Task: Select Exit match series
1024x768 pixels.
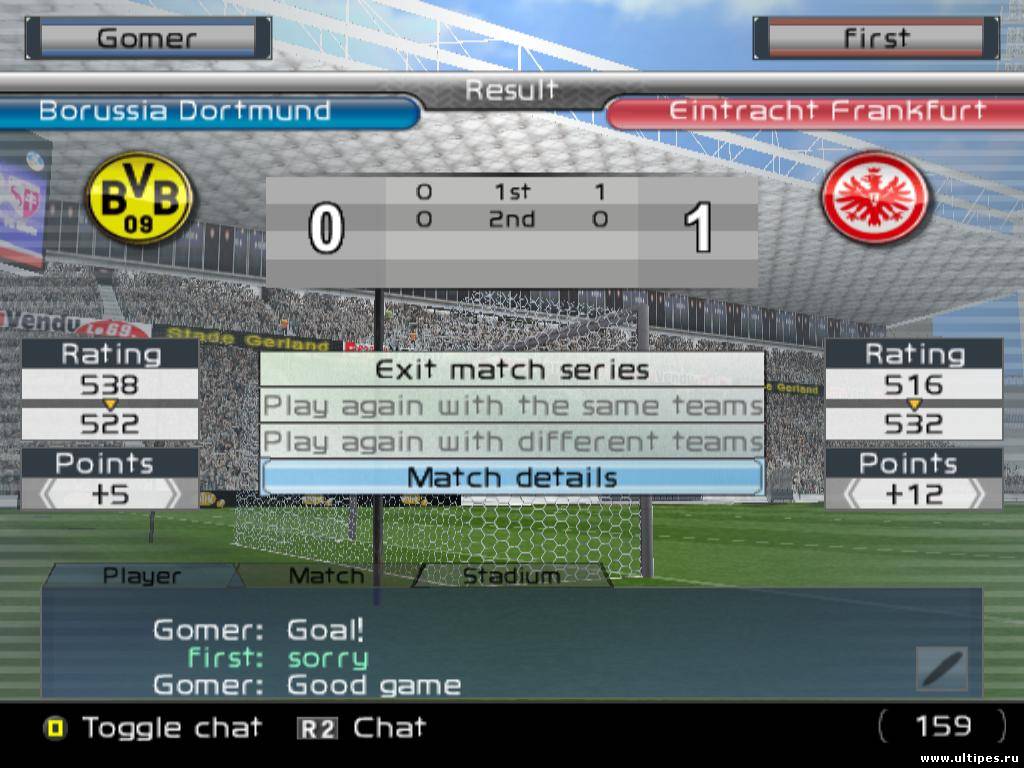Action: (x=511, y=370)
